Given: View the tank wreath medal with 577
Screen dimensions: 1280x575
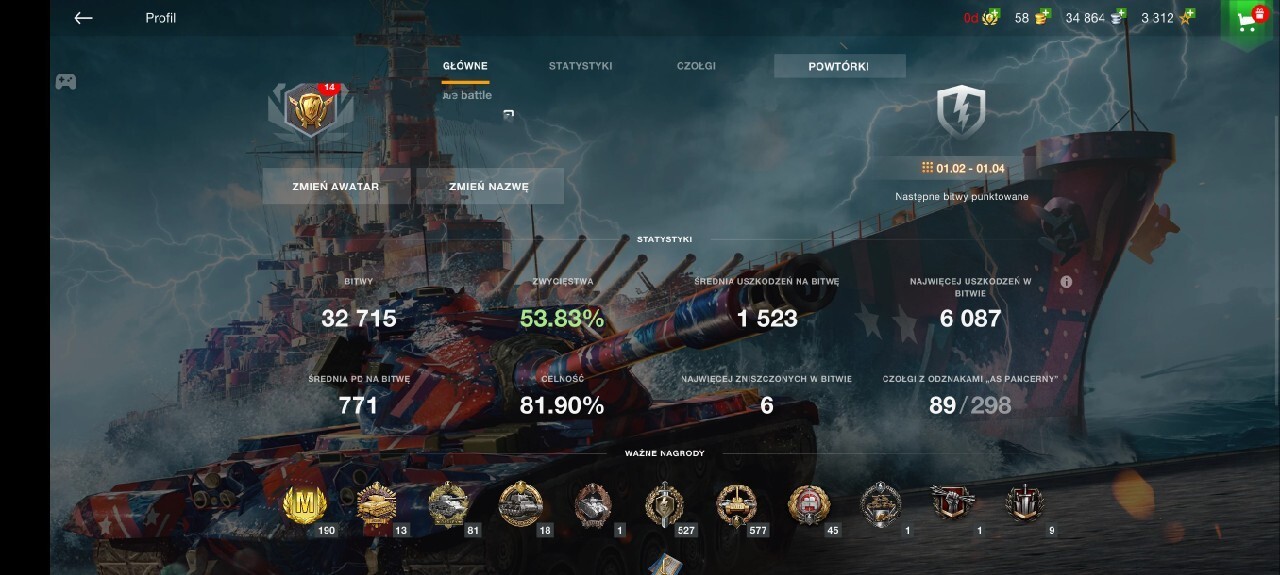Looking at the screenshot, I should click(736, 505).
